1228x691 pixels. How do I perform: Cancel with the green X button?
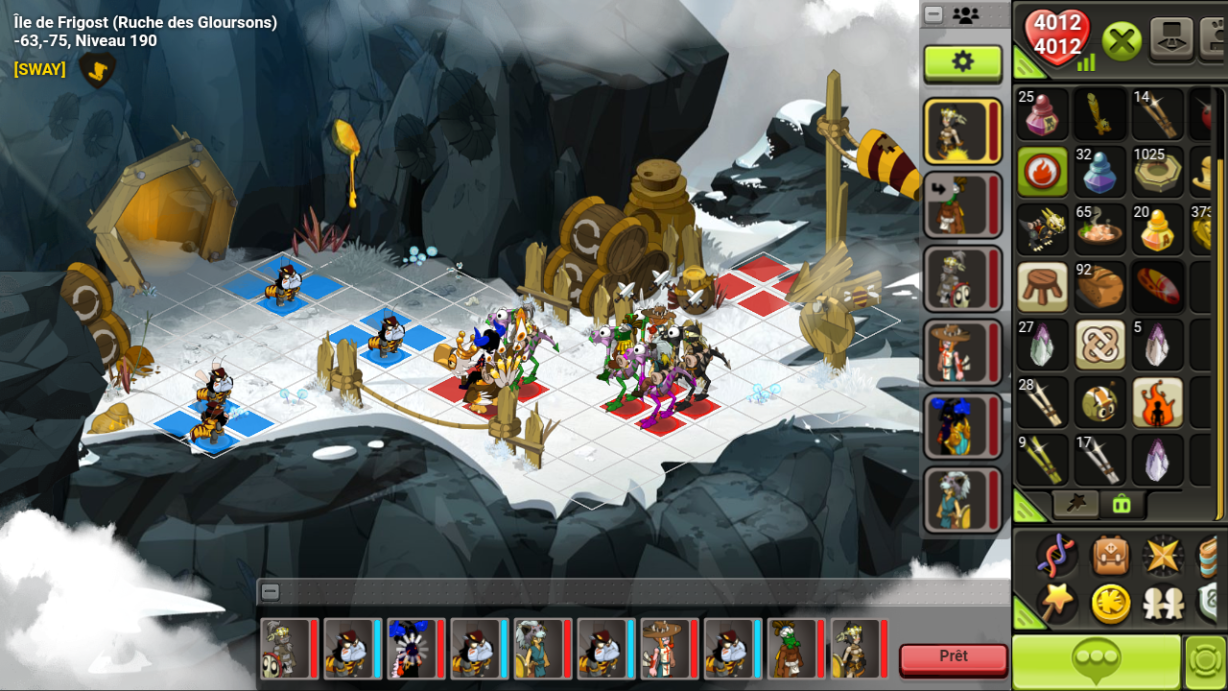click(x=1122, y=42)
